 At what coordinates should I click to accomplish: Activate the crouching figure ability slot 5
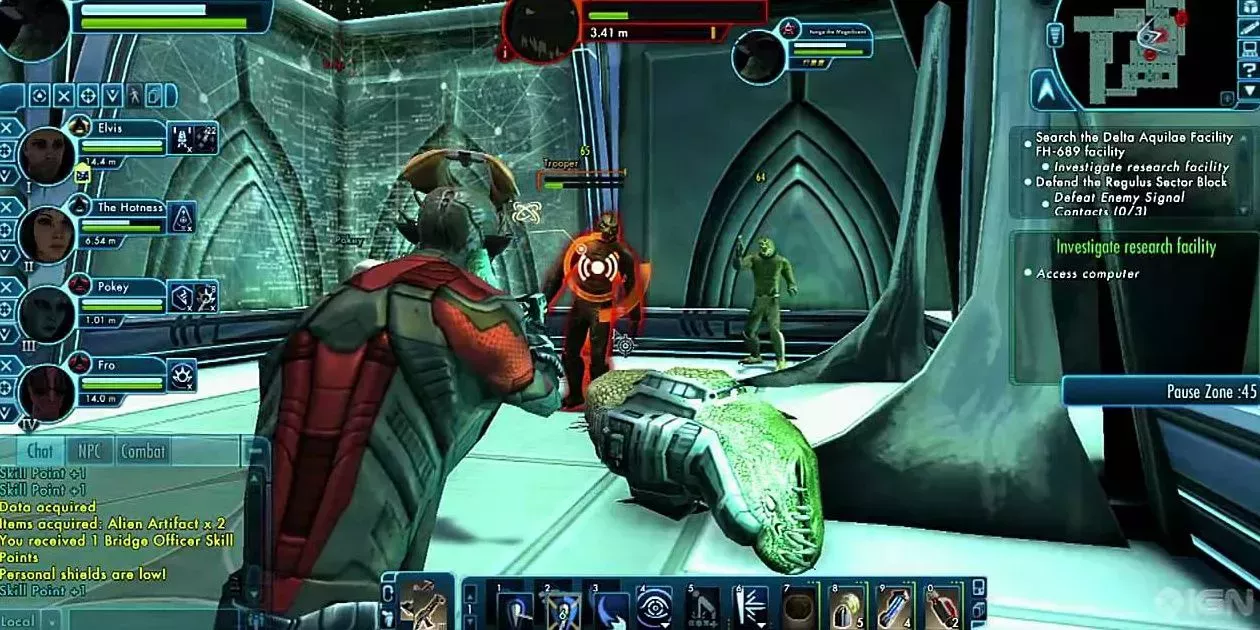tap(702, 607)
